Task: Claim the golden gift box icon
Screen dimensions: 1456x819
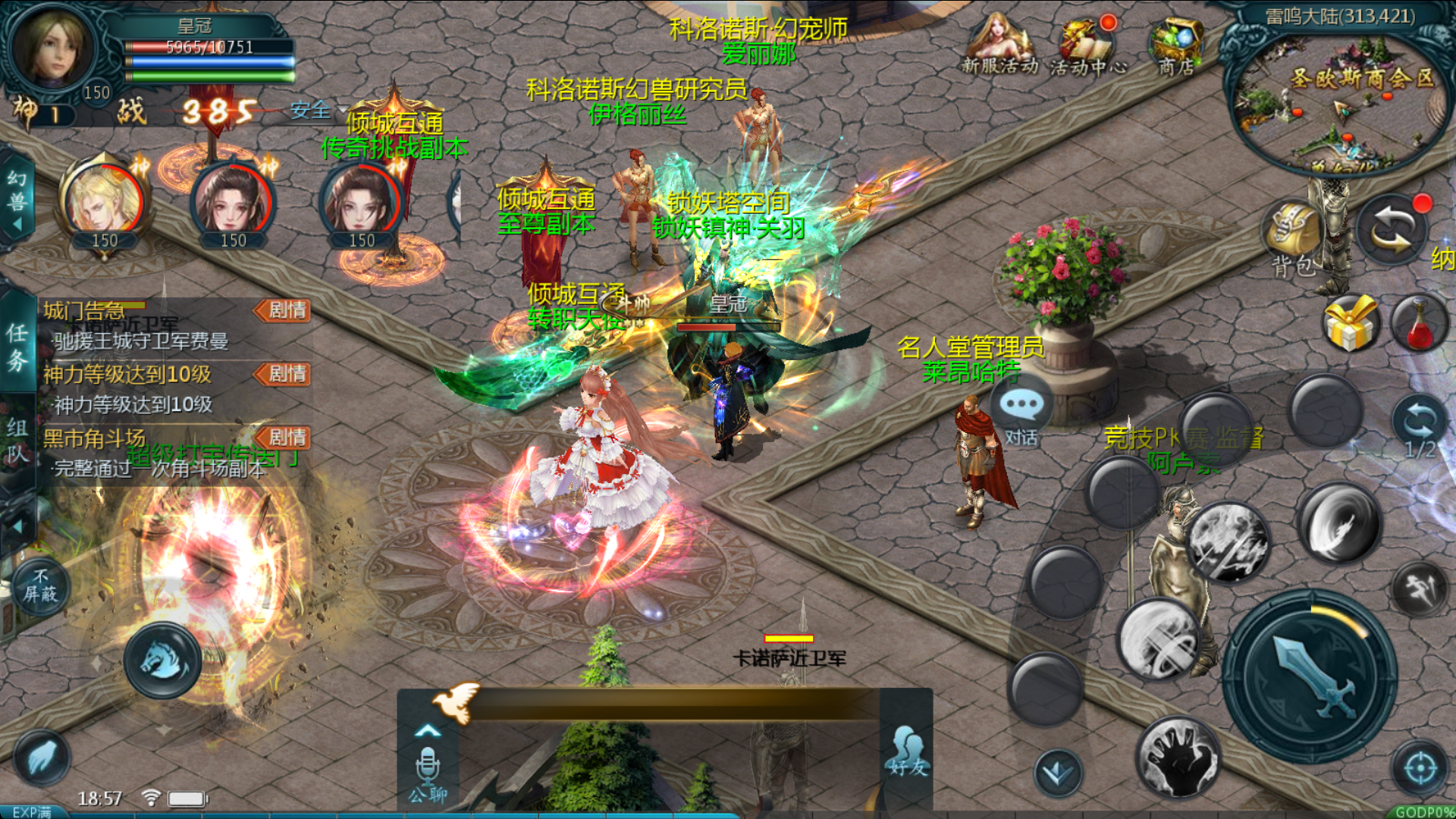Action: coord(1350,325)
